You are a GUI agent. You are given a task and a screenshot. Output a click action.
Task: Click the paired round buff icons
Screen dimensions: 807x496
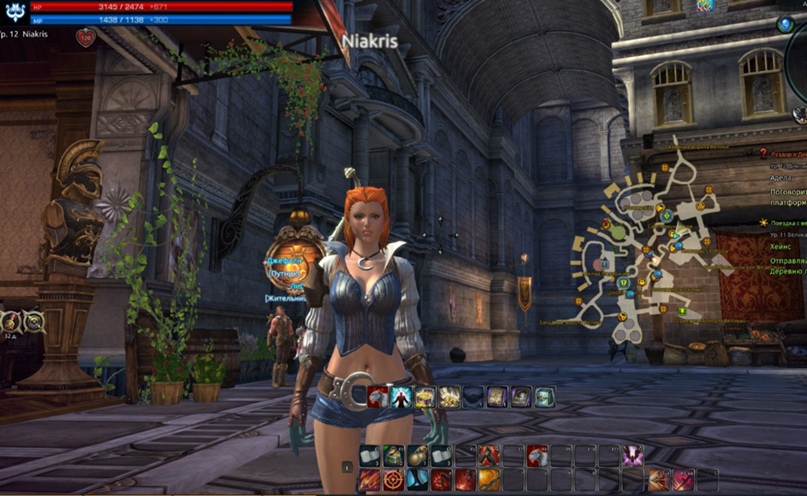pyautogui.click(x=22, y=321)
